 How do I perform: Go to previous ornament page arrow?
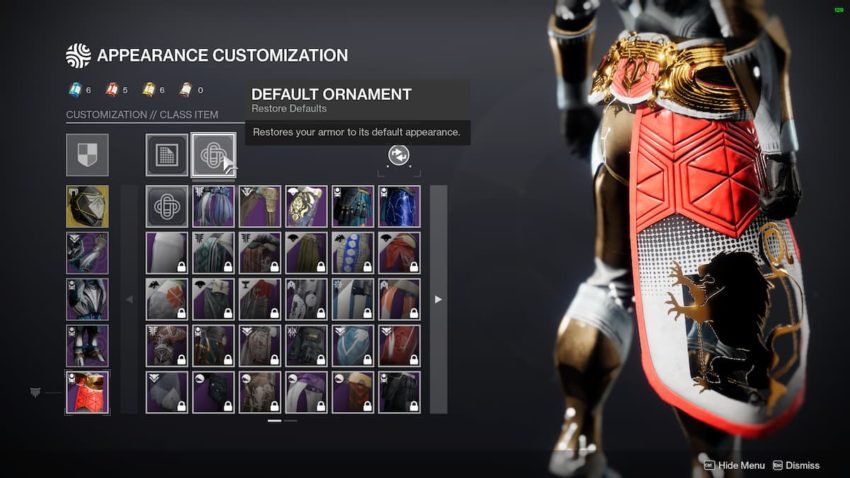tap(129, 299)
